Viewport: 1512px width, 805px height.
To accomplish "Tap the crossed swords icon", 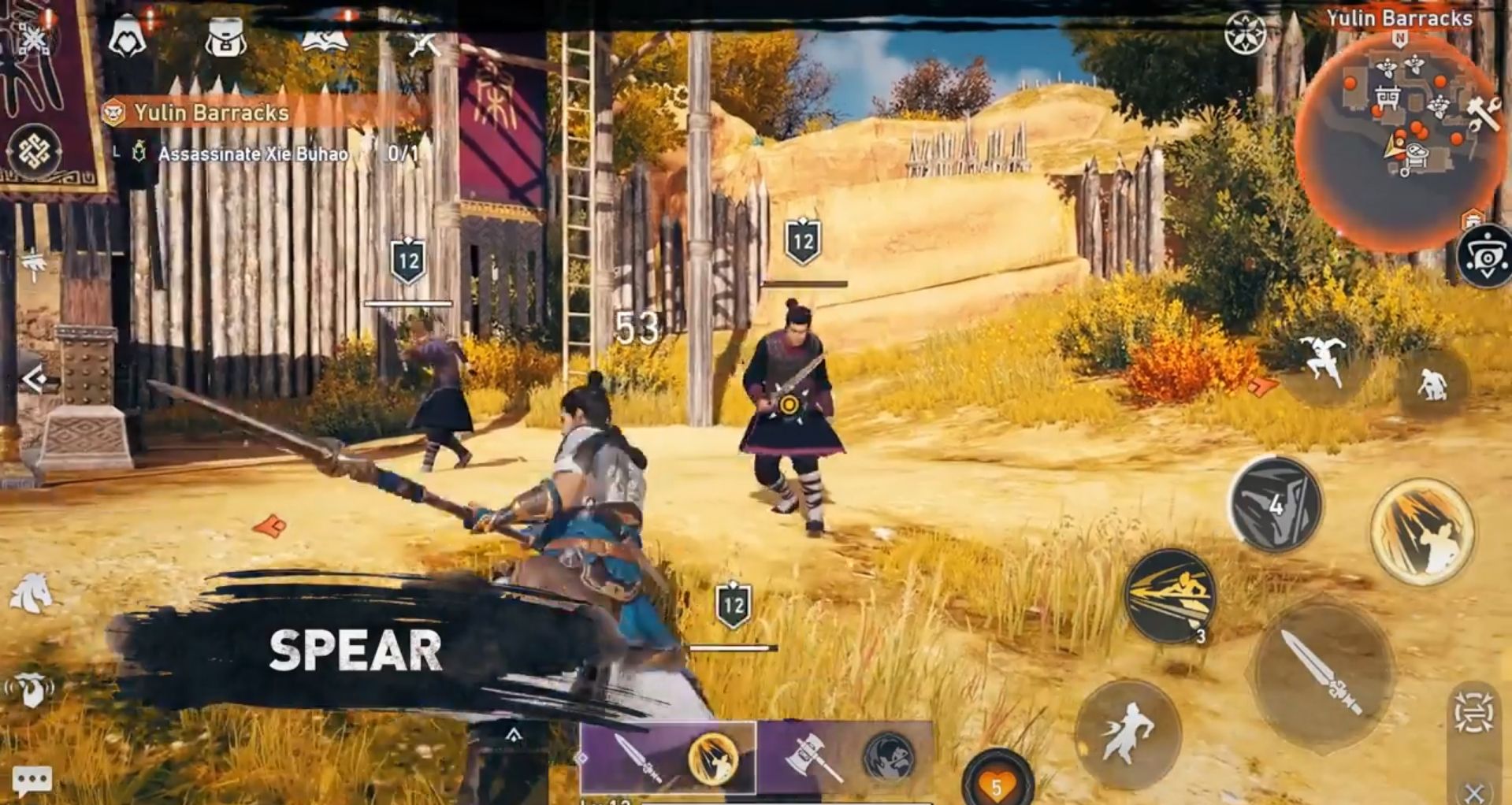I will point(424,41).
